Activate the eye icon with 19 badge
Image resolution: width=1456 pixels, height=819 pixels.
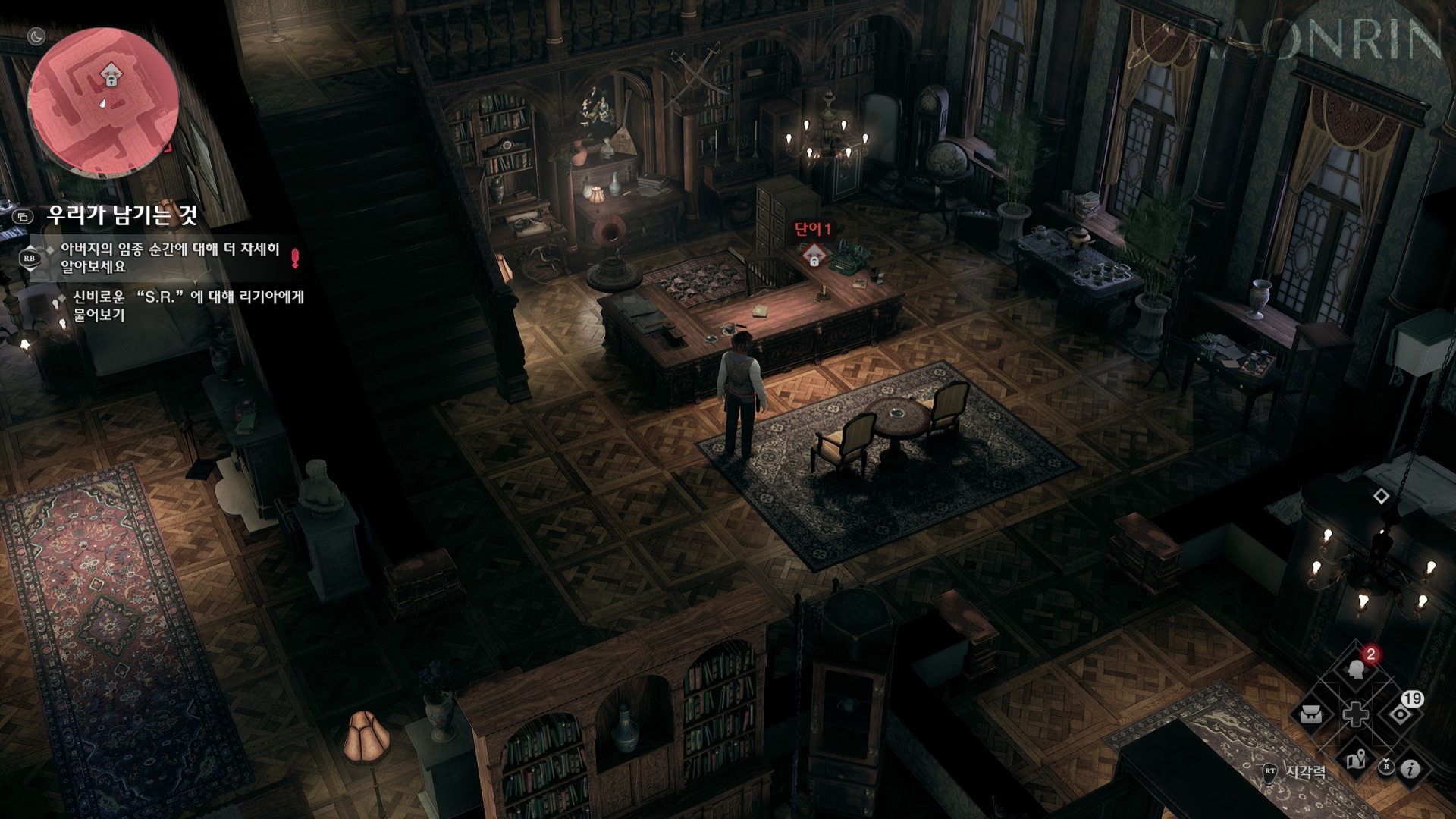pyautogui.click(x=1400, y=714)
